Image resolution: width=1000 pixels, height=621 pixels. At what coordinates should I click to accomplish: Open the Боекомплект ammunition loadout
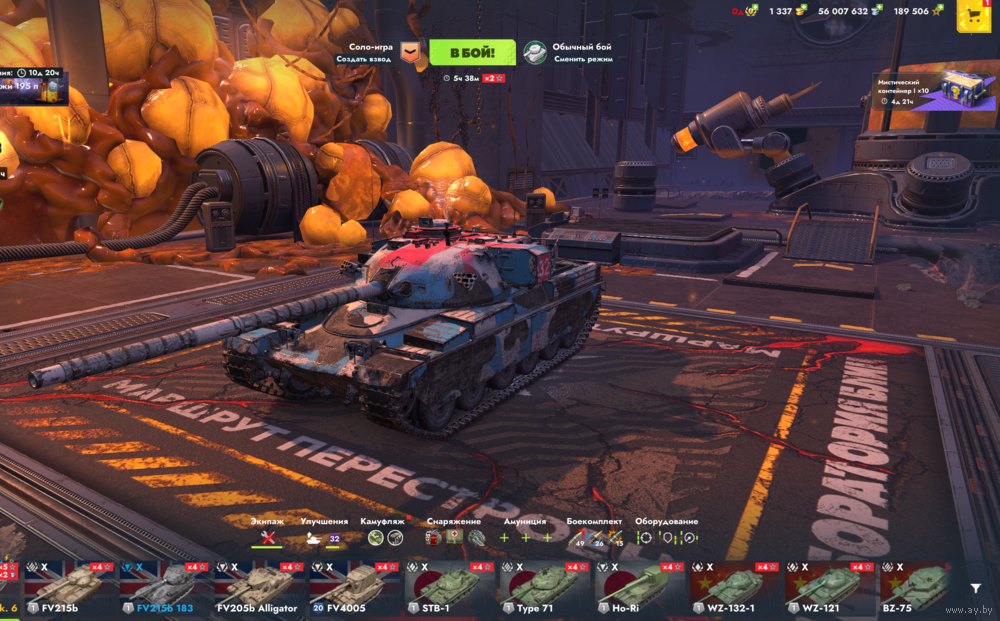click(594, 538)
